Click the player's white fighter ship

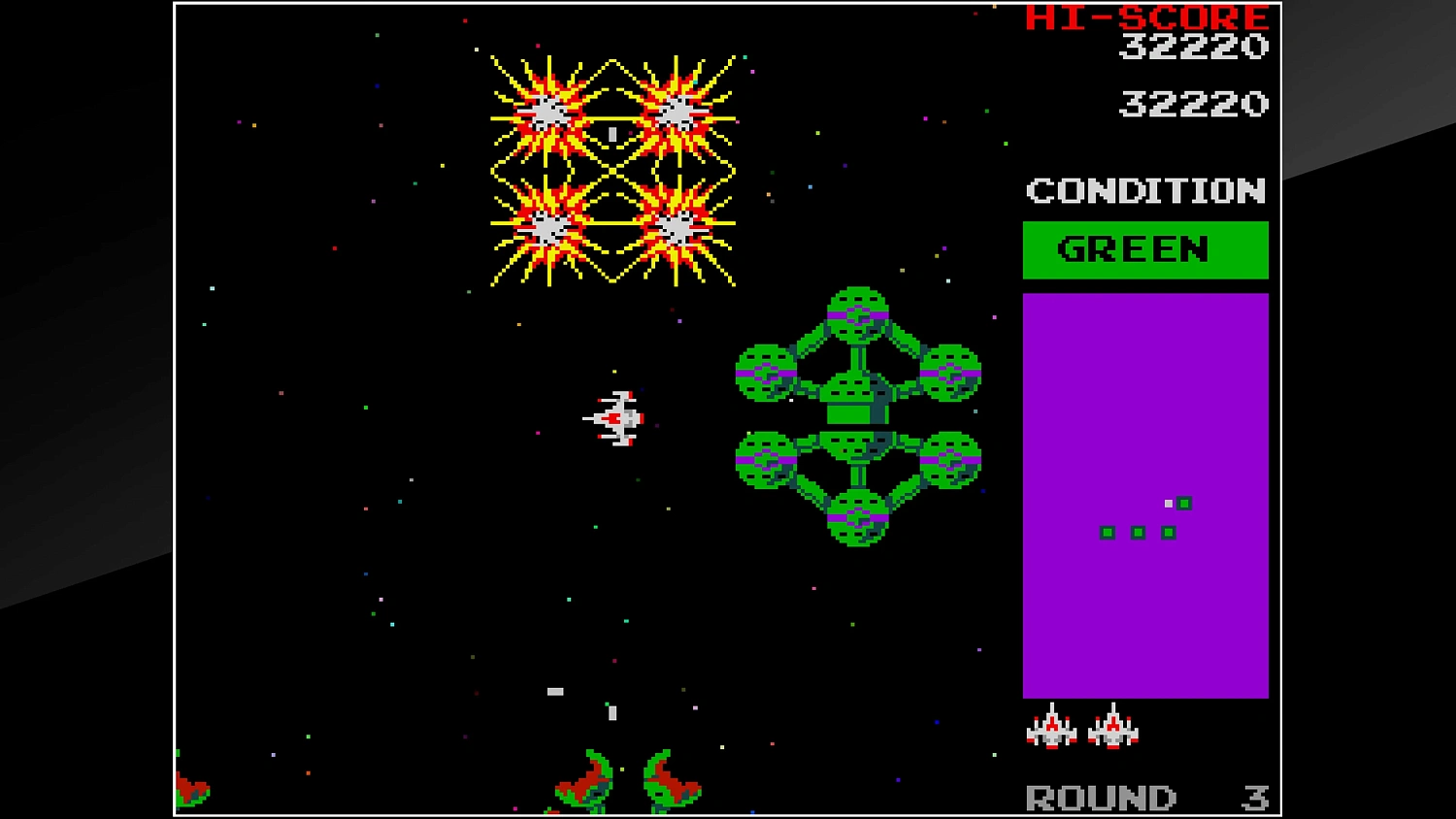click(613, 417)
